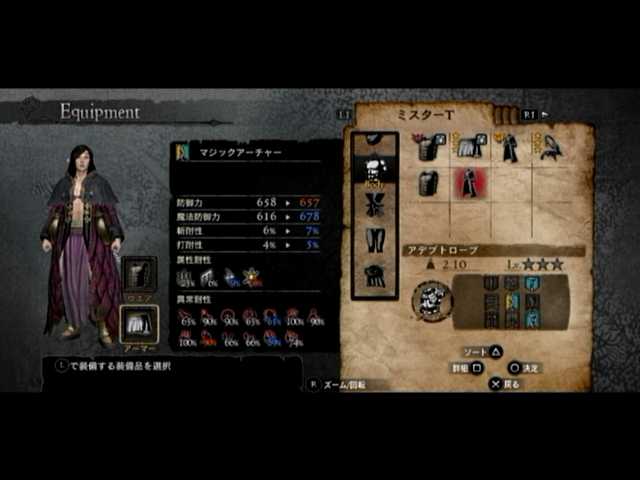
Task: Open the leg armor category
Action: [375, 240]
